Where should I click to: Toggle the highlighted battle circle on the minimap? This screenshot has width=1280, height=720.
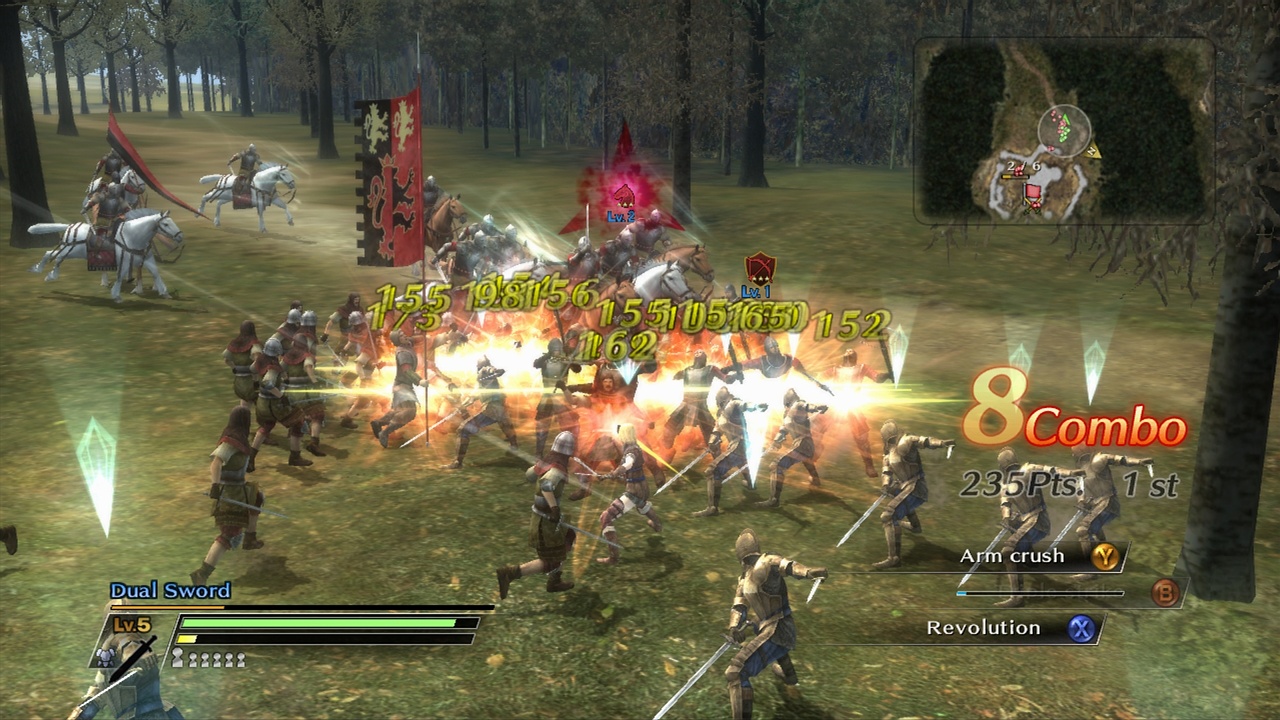click(x=1066, y=130)
